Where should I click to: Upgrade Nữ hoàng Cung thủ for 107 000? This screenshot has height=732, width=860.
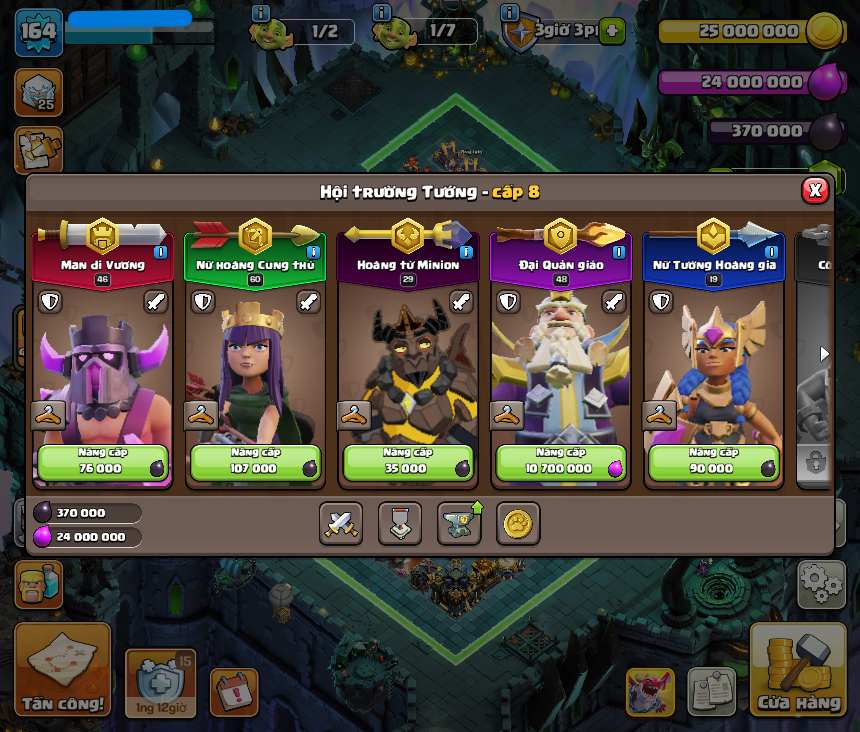[255, 463]
